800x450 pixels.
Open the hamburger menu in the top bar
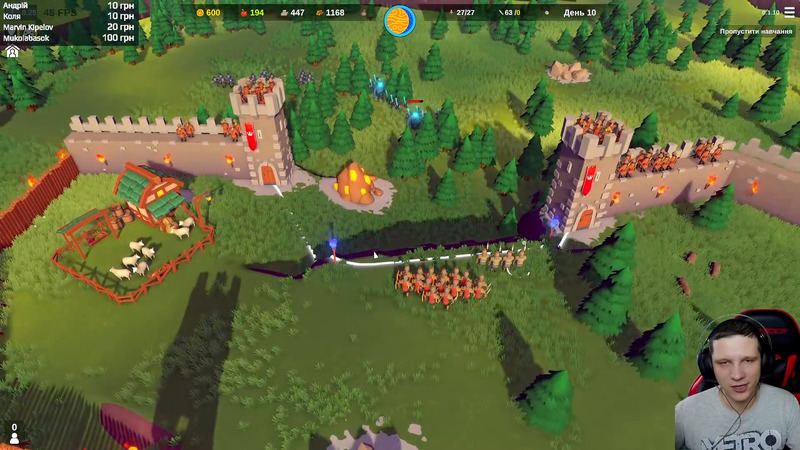click(789, 13)
